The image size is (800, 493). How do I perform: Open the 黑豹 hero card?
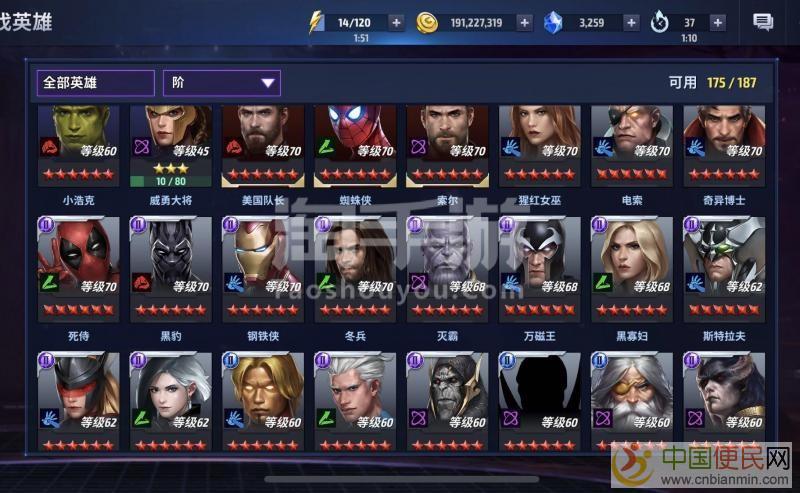tap(170, 267)
